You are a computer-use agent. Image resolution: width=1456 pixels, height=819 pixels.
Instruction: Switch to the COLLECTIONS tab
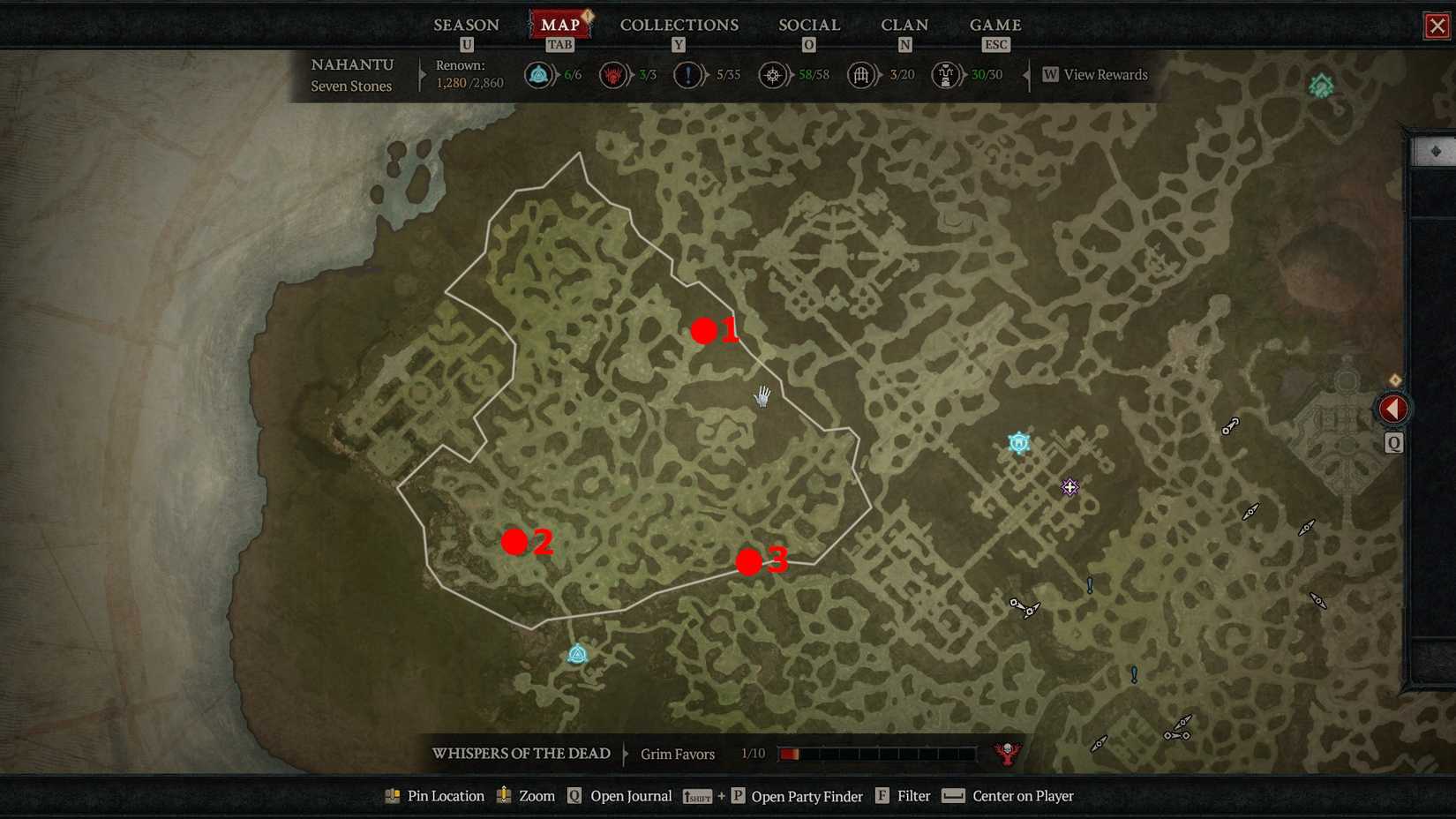(x=679, y=25)
